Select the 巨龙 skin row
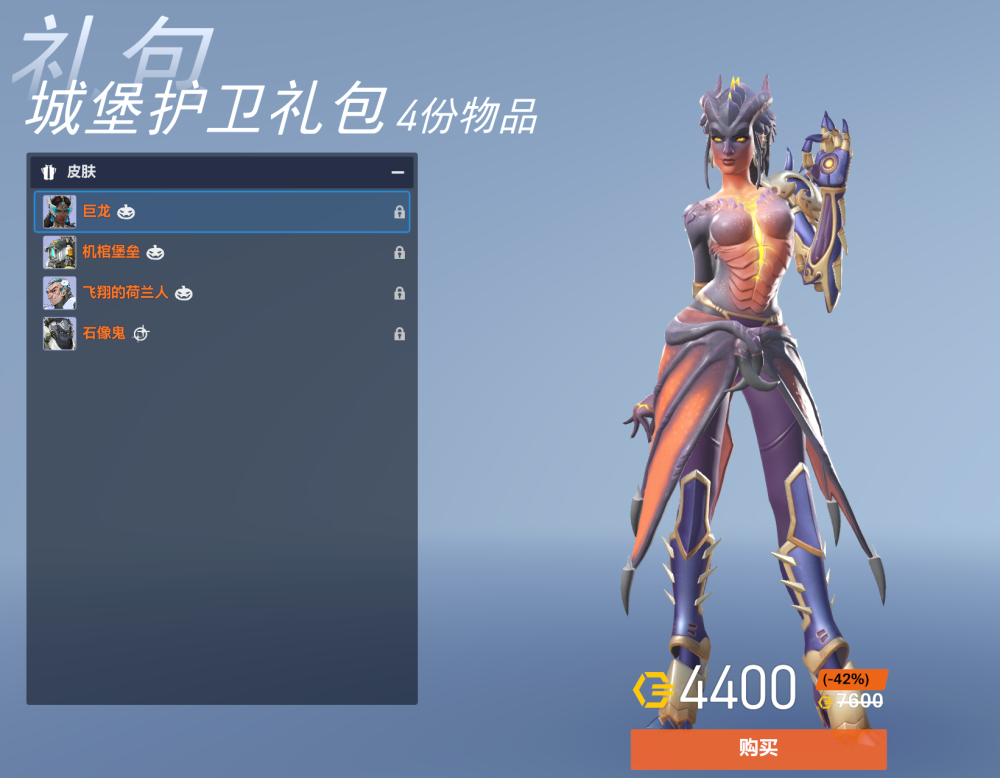This screenshot has width=1000, height=778. pos(222,212)
